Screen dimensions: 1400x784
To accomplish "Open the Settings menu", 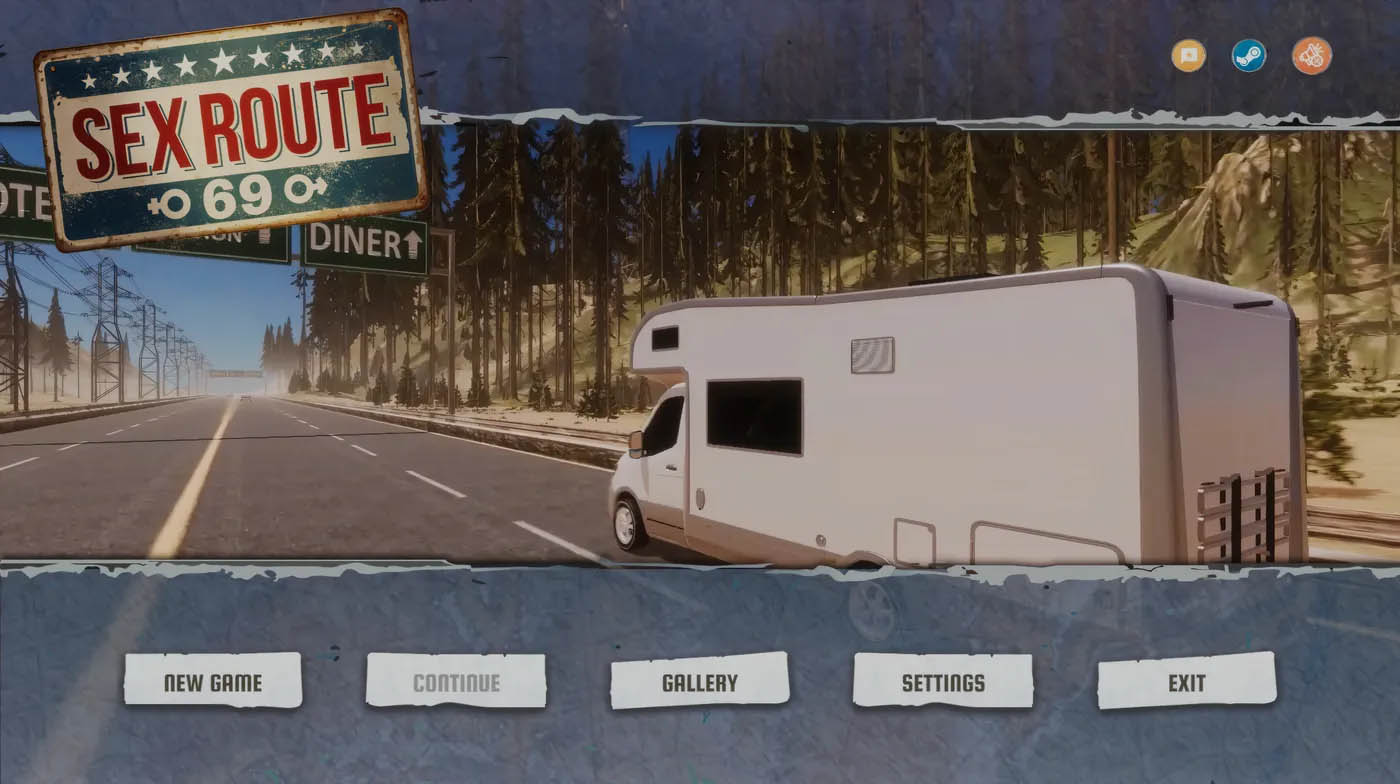I will point(942,682).
